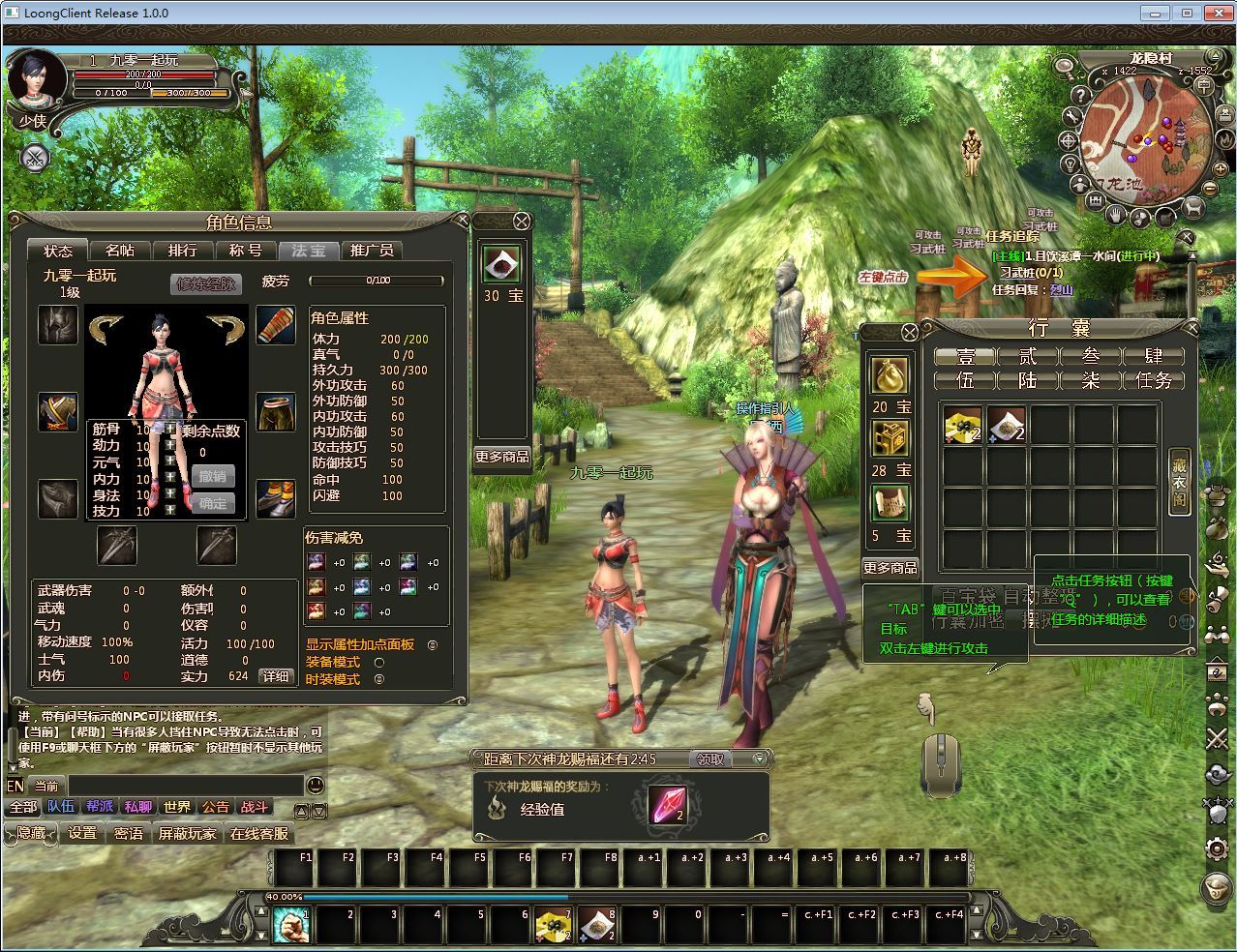Viewport: 1237px width, 952px height.
Task: Switch chat channel to 世界
Action: pos(177,807)
